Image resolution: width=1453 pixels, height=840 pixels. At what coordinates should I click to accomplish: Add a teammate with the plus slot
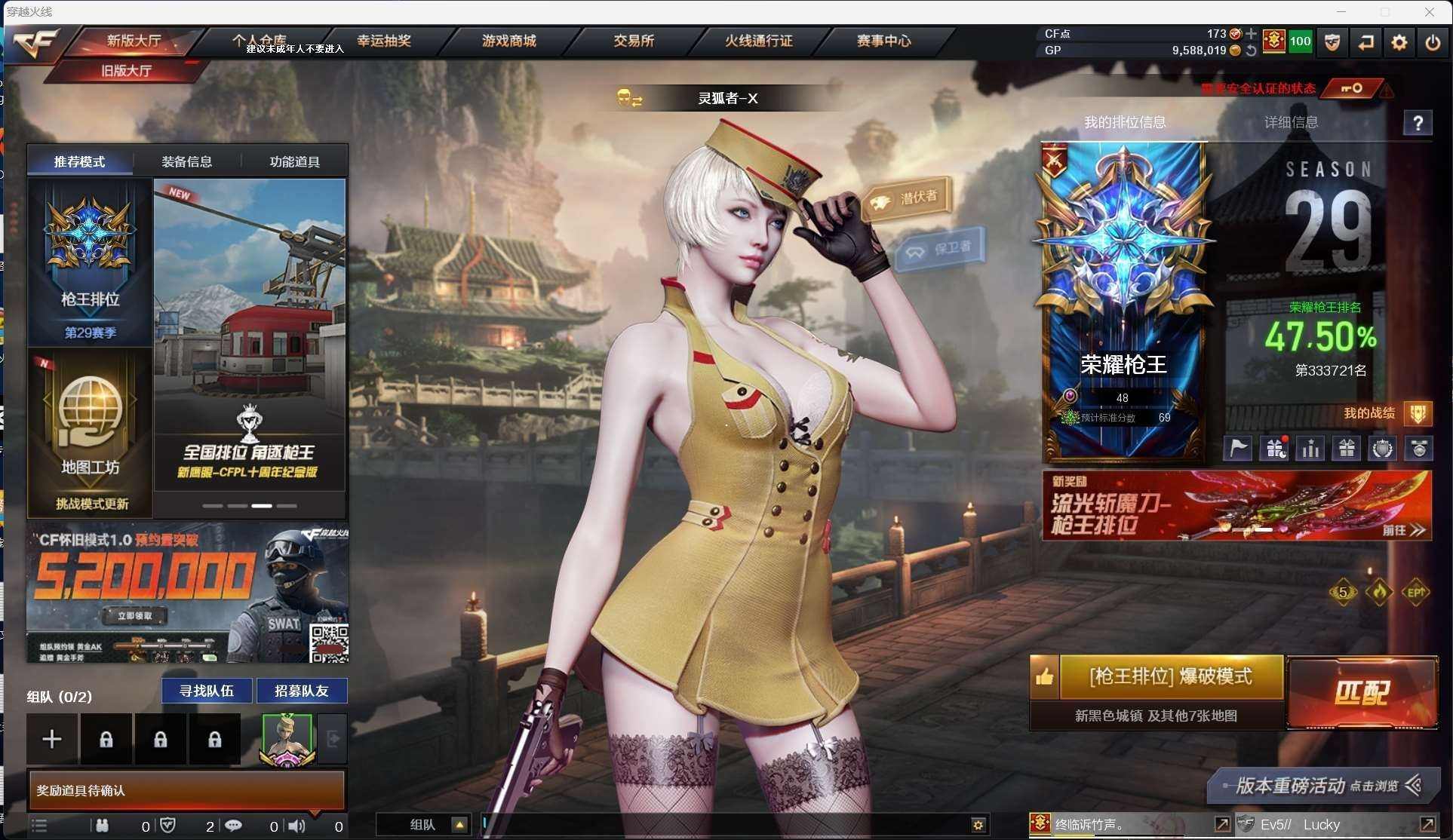52,739
